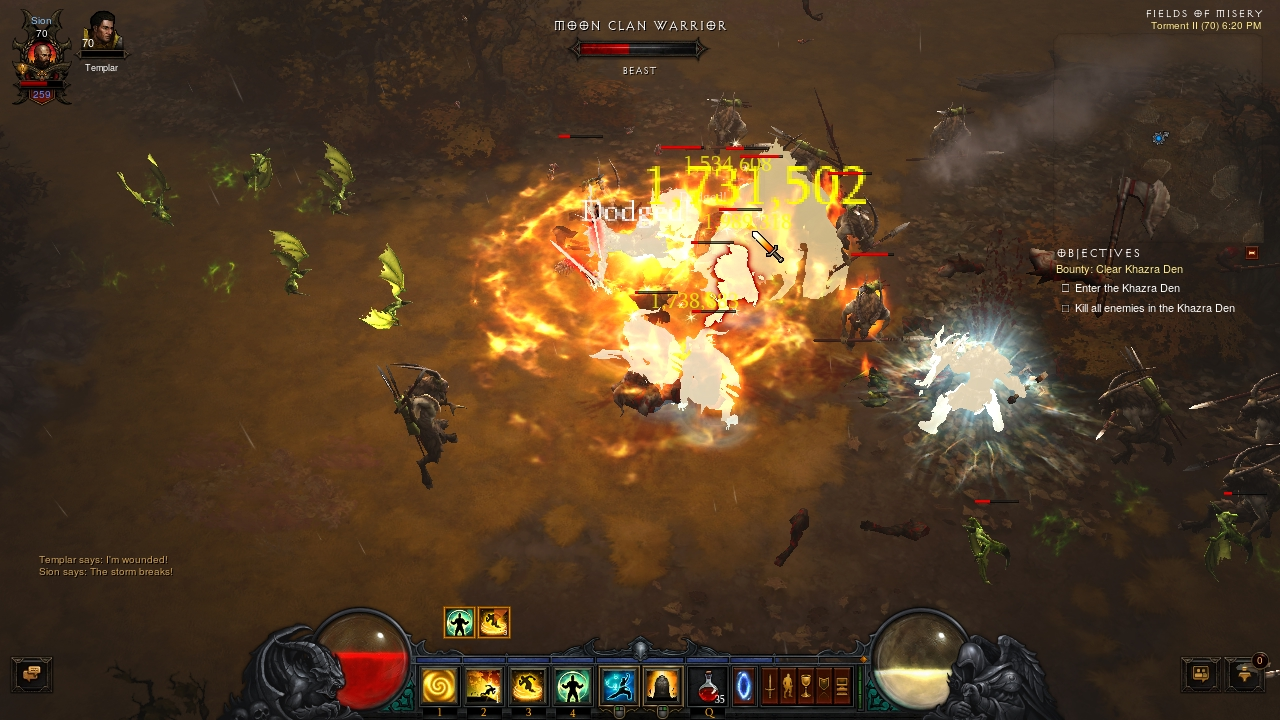Click the shield menu button

(824, 687)
